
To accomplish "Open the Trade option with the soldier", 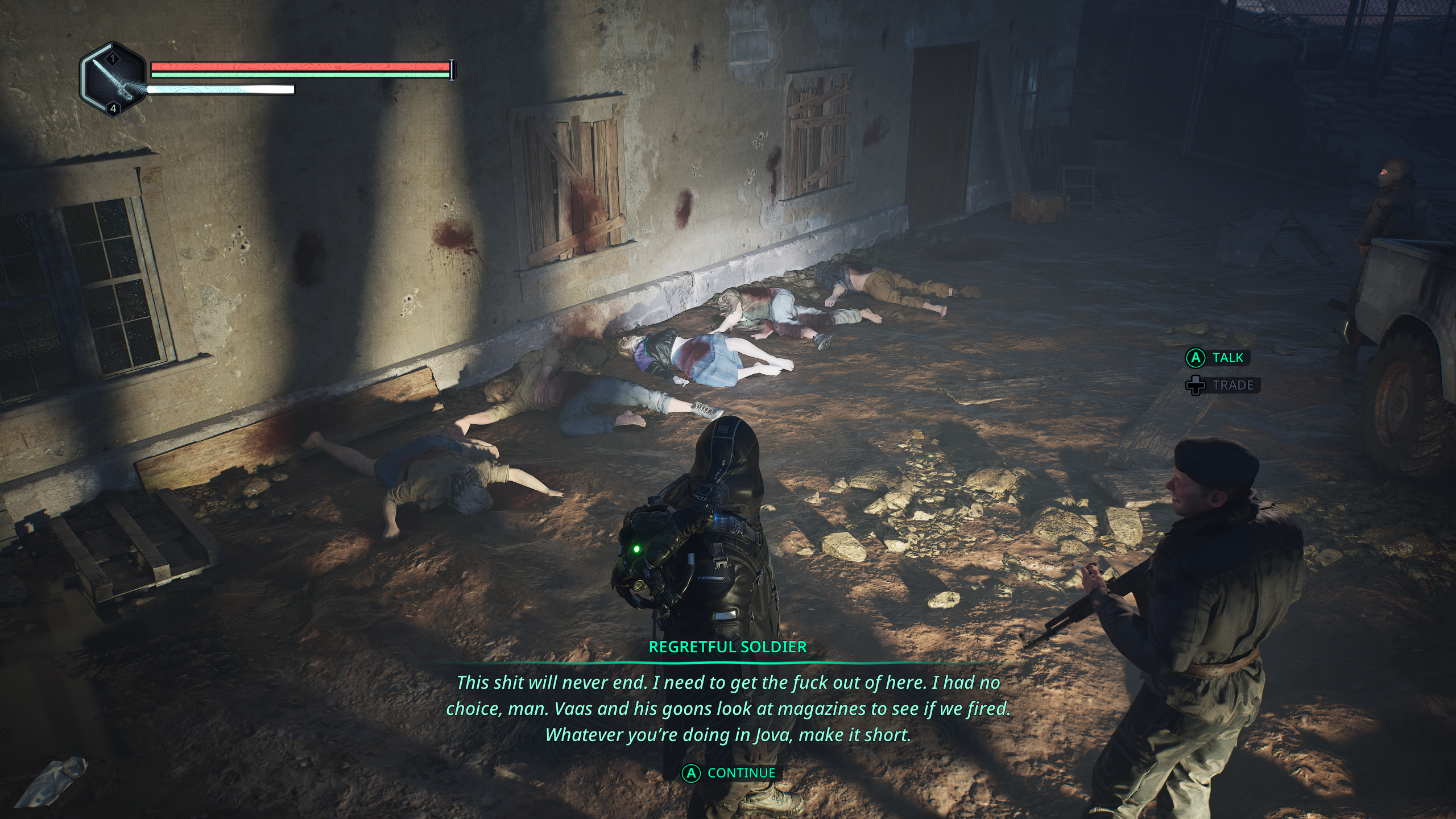I will (x=1223, y=385).
